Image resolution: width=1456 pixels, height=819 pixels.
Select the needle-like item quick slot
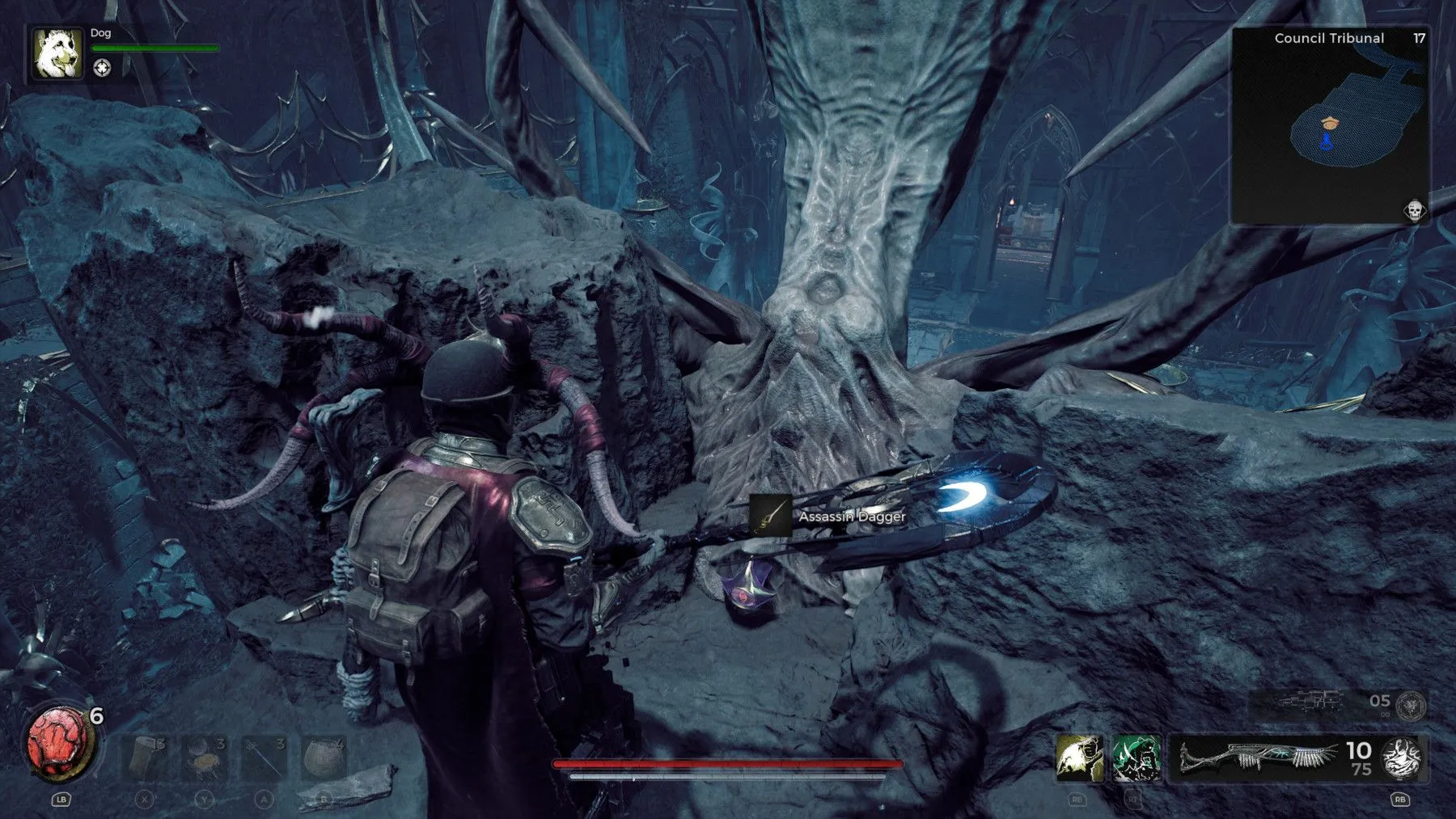point(265,758)
